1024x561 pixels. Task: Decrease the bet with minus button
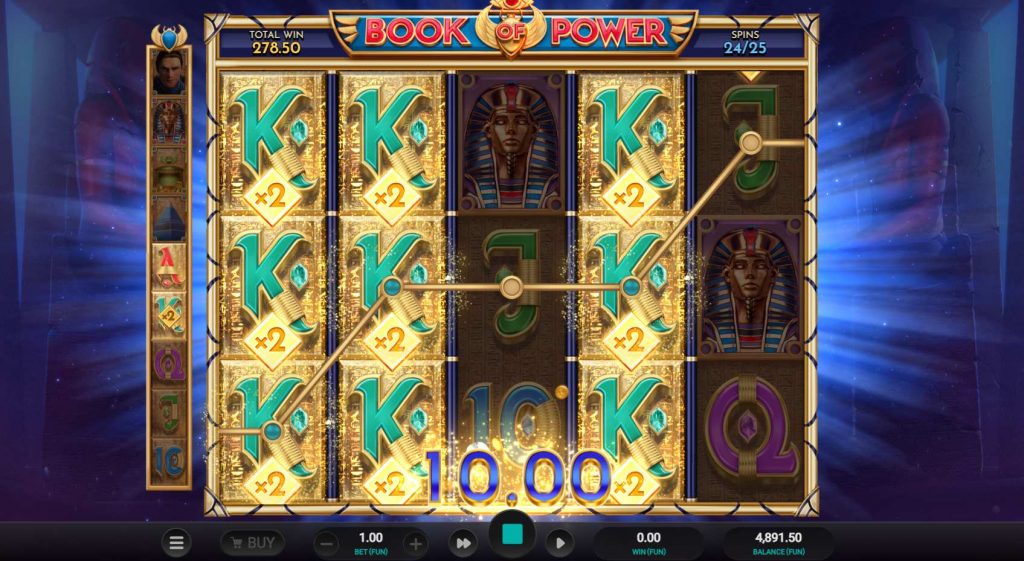coord(327,544)
